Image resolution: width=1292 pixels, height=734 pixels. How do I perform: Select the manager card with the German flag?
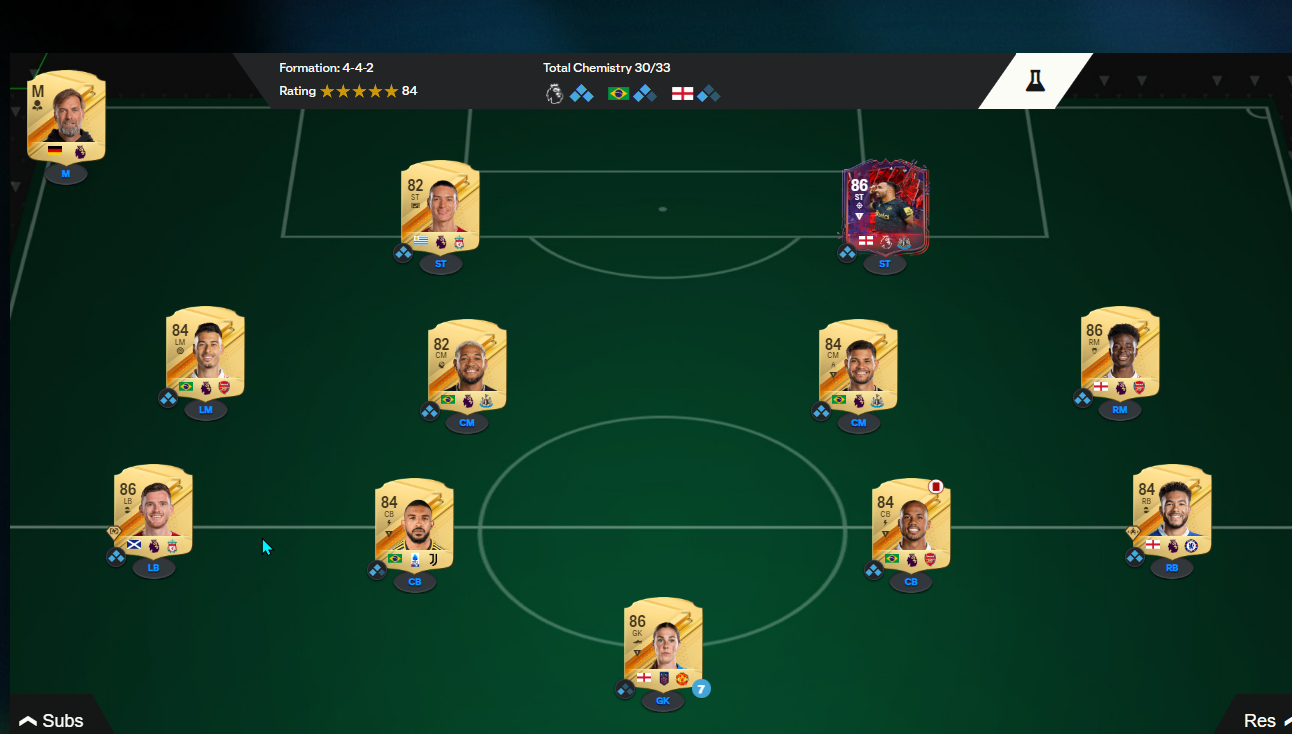(x=66, y=117)
